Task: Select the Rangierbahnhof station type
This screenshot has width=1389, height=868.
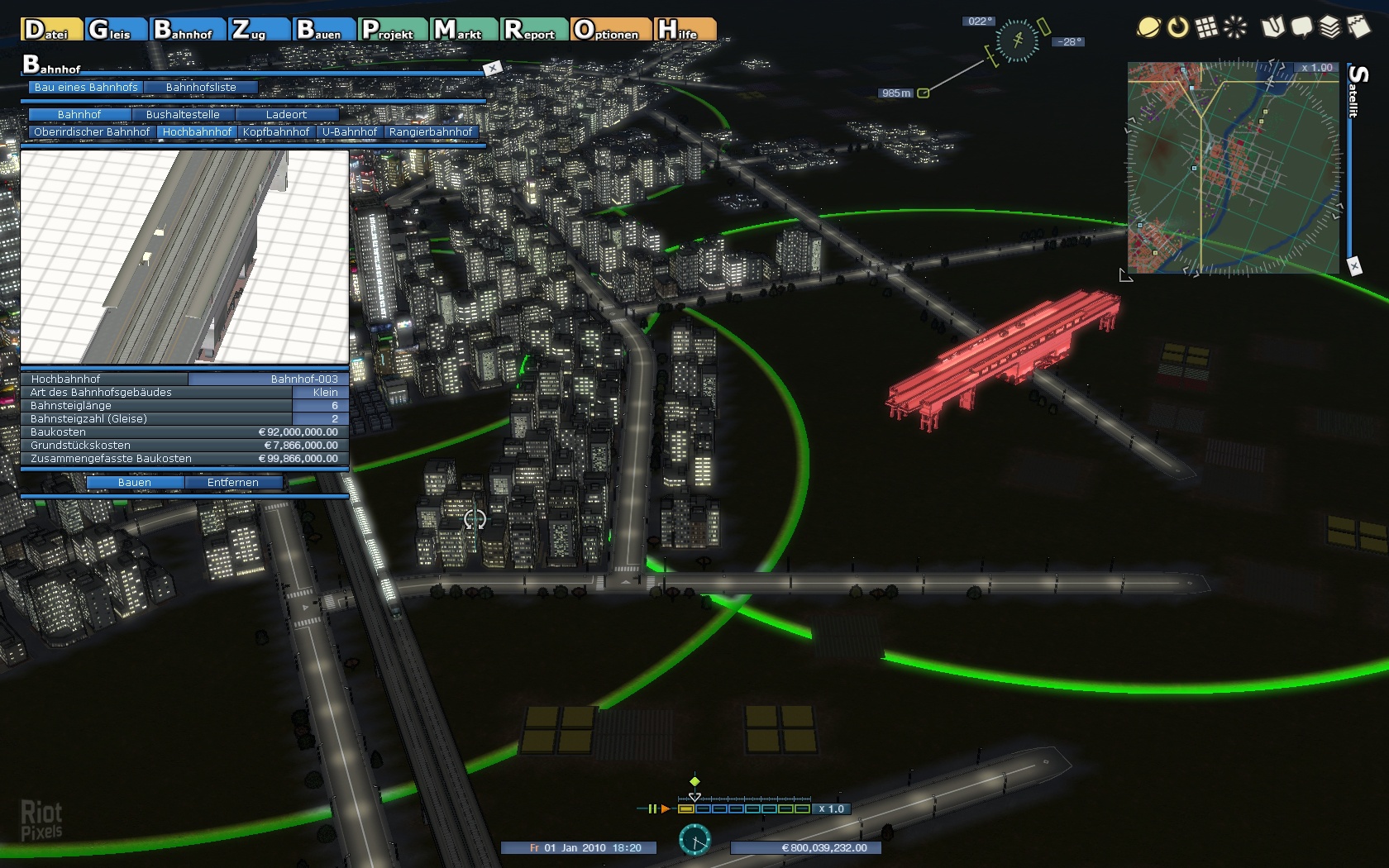Action: tap(431, 131)
